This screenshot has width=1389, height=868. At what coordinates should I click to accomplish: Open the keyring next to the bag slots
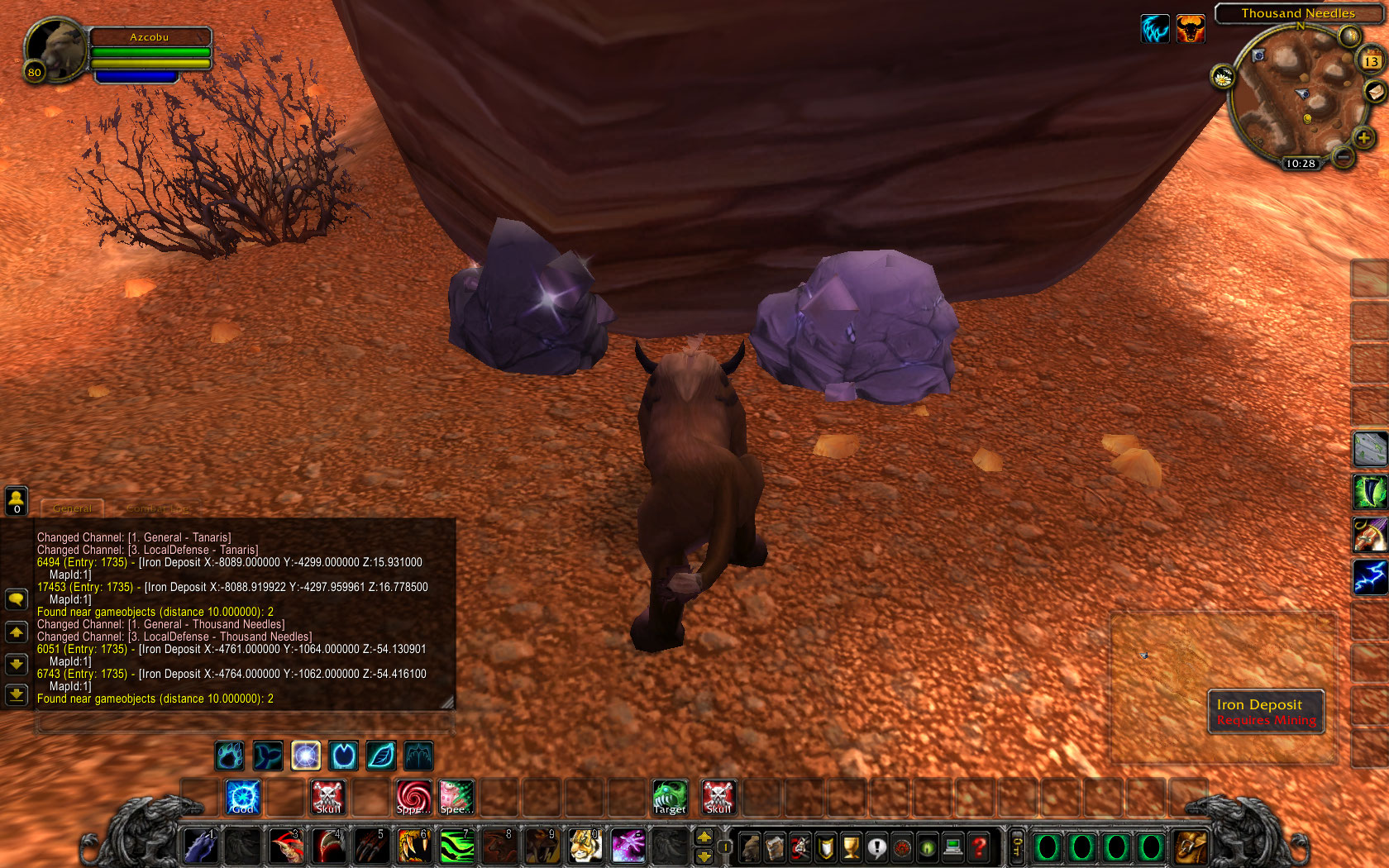point(1016,846)
